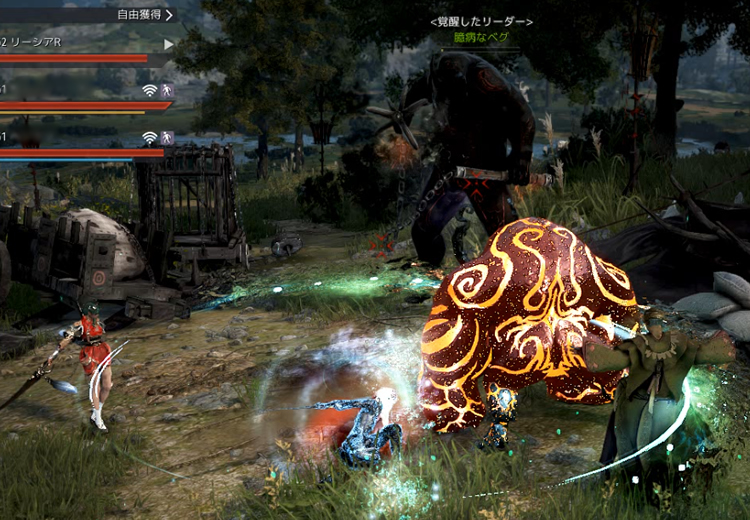Open the 自由獲得 loot distribution setting

[x=144, y=15]
